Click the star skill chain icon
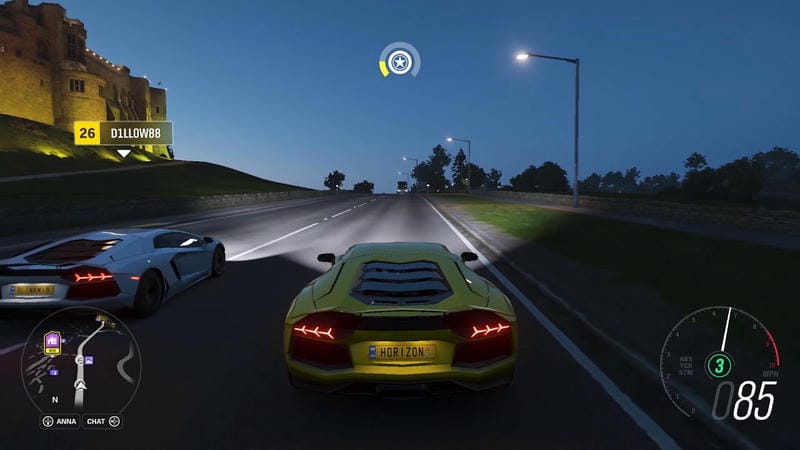 click(x=400, y=63)
